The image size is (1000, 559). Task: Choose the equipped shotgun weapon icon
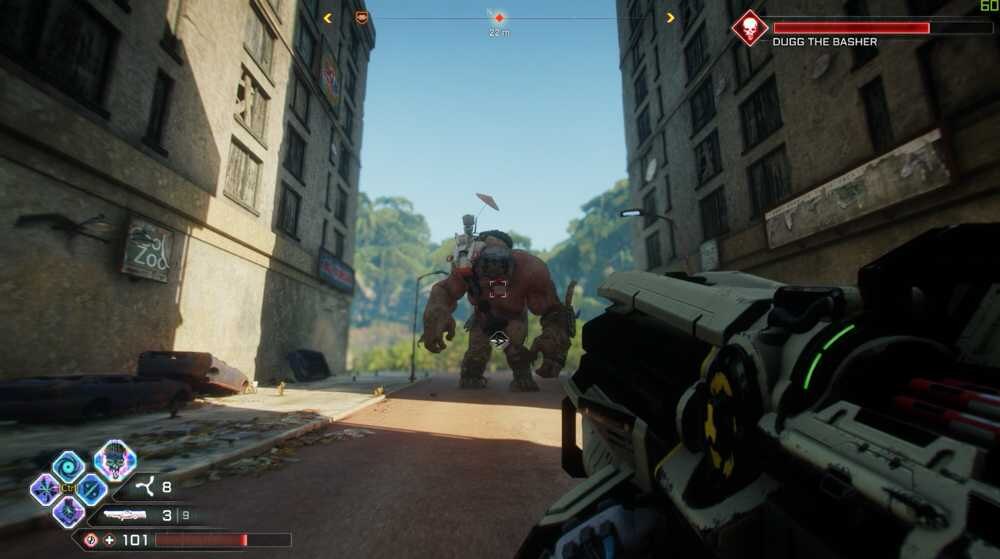point(123,516)
